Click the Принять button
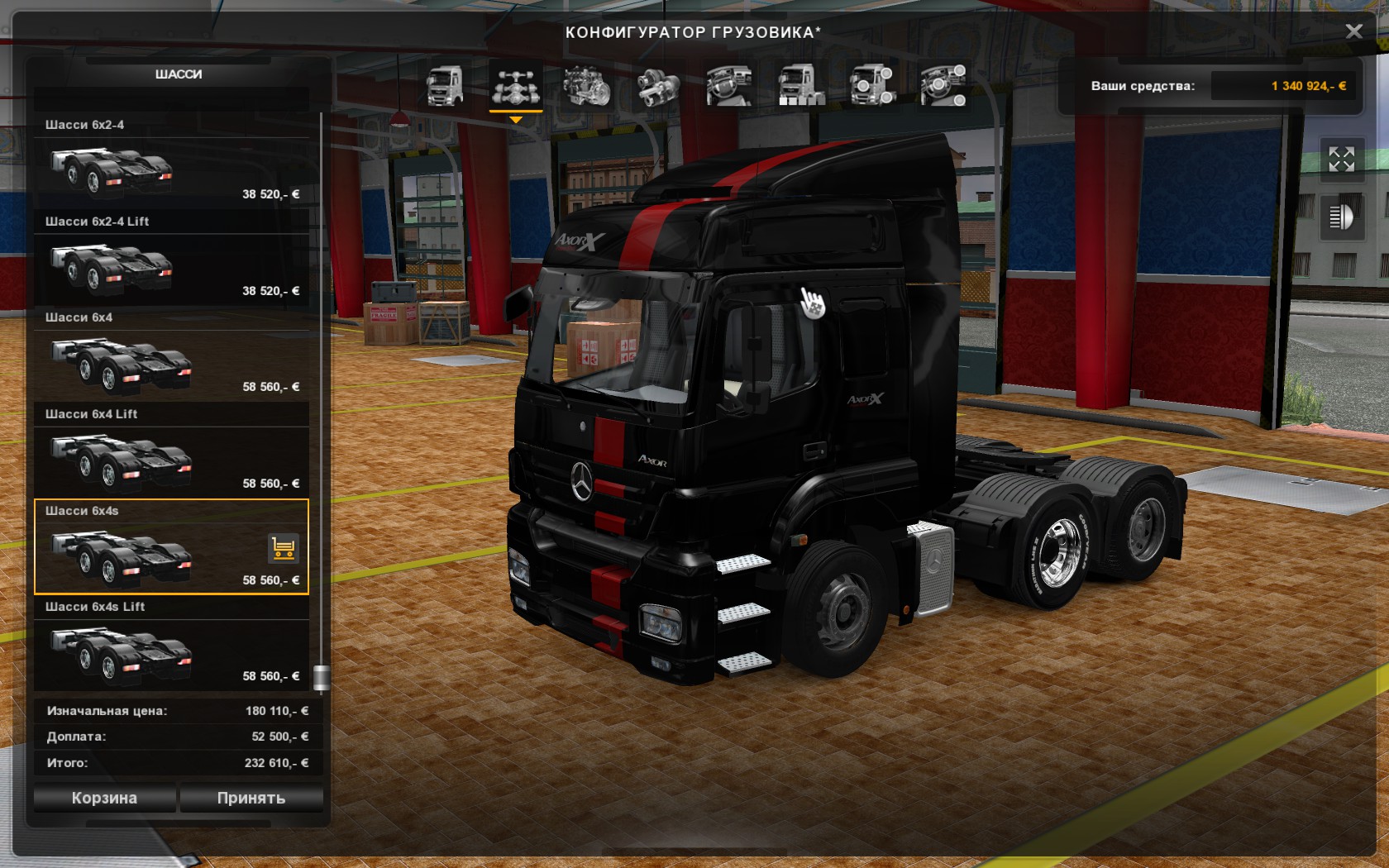The image size is (1389, 868). [251, 798]
